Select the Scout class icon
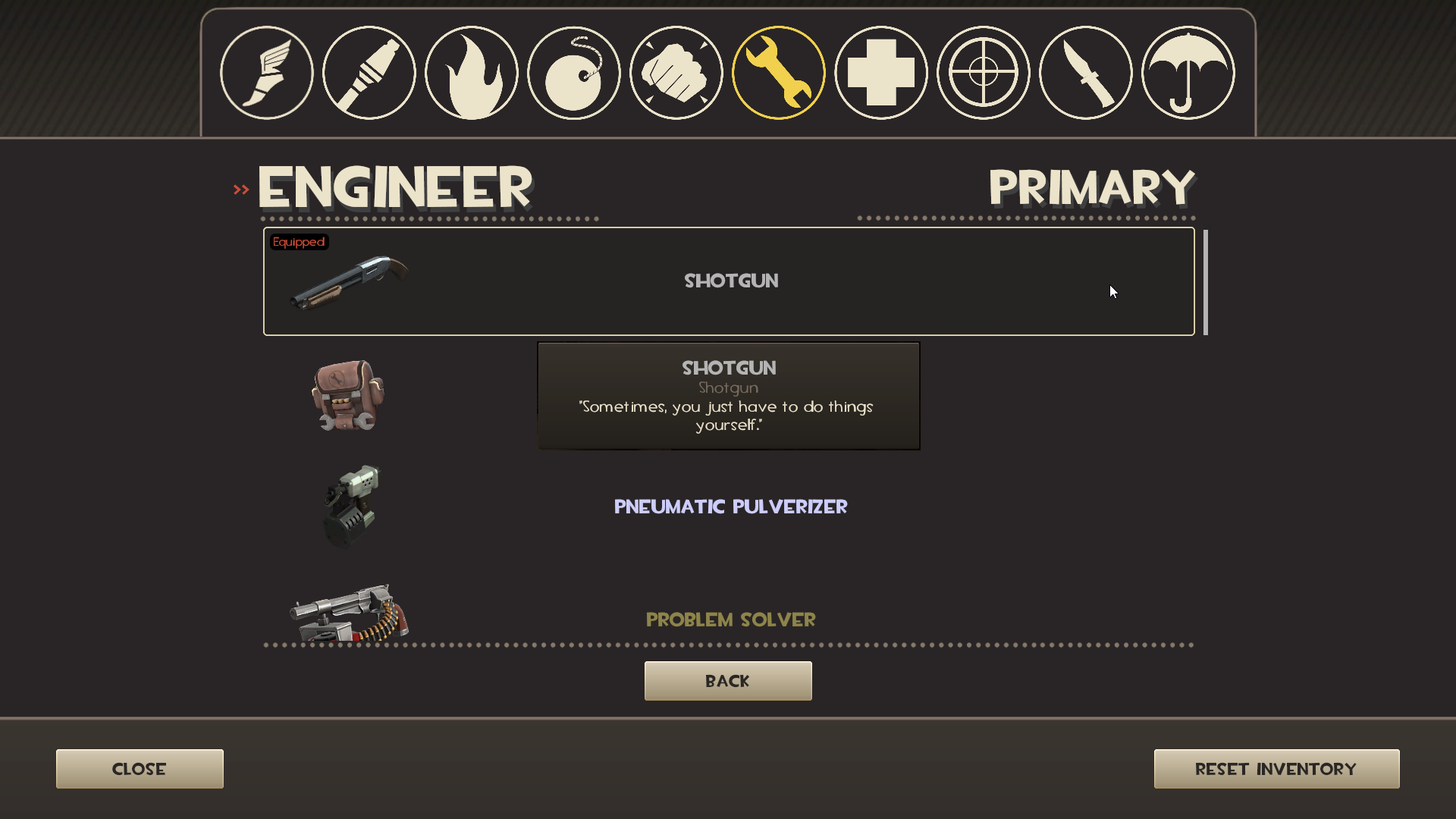This screenshot has width=1456, height=819. pos(266,71)
